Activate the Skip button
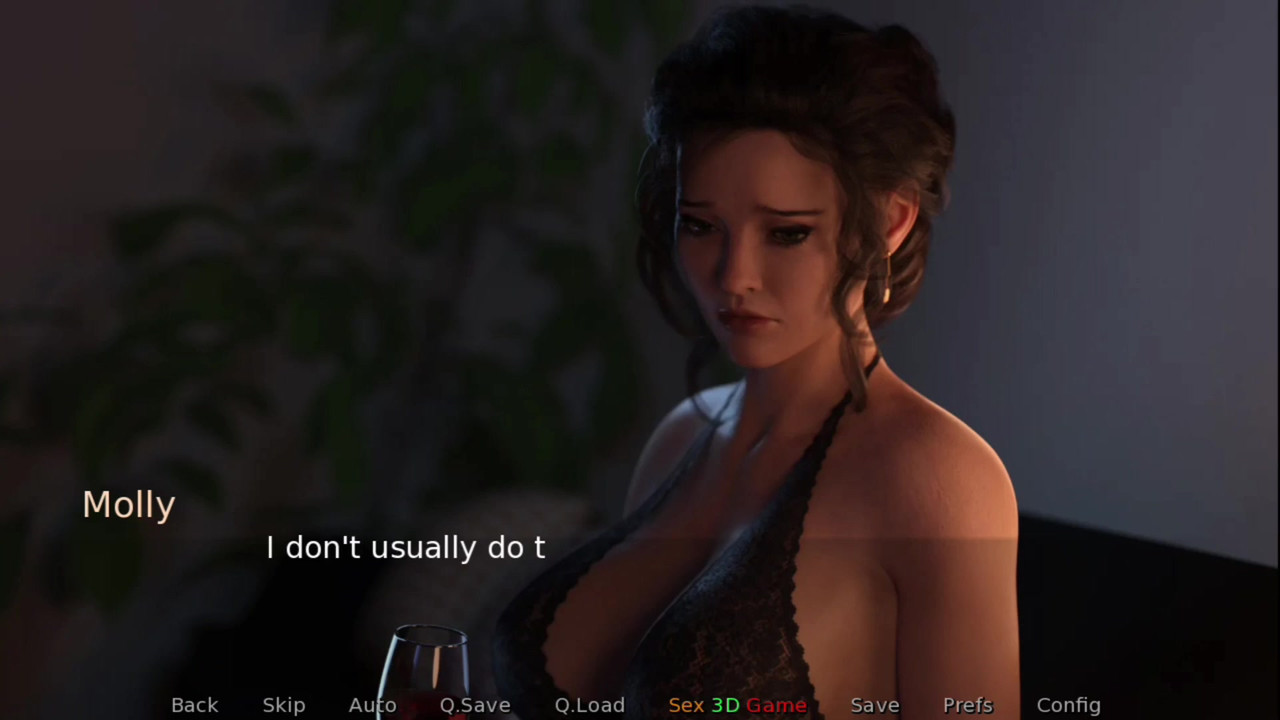The image size is (1280, 720). tap(284, 705)
